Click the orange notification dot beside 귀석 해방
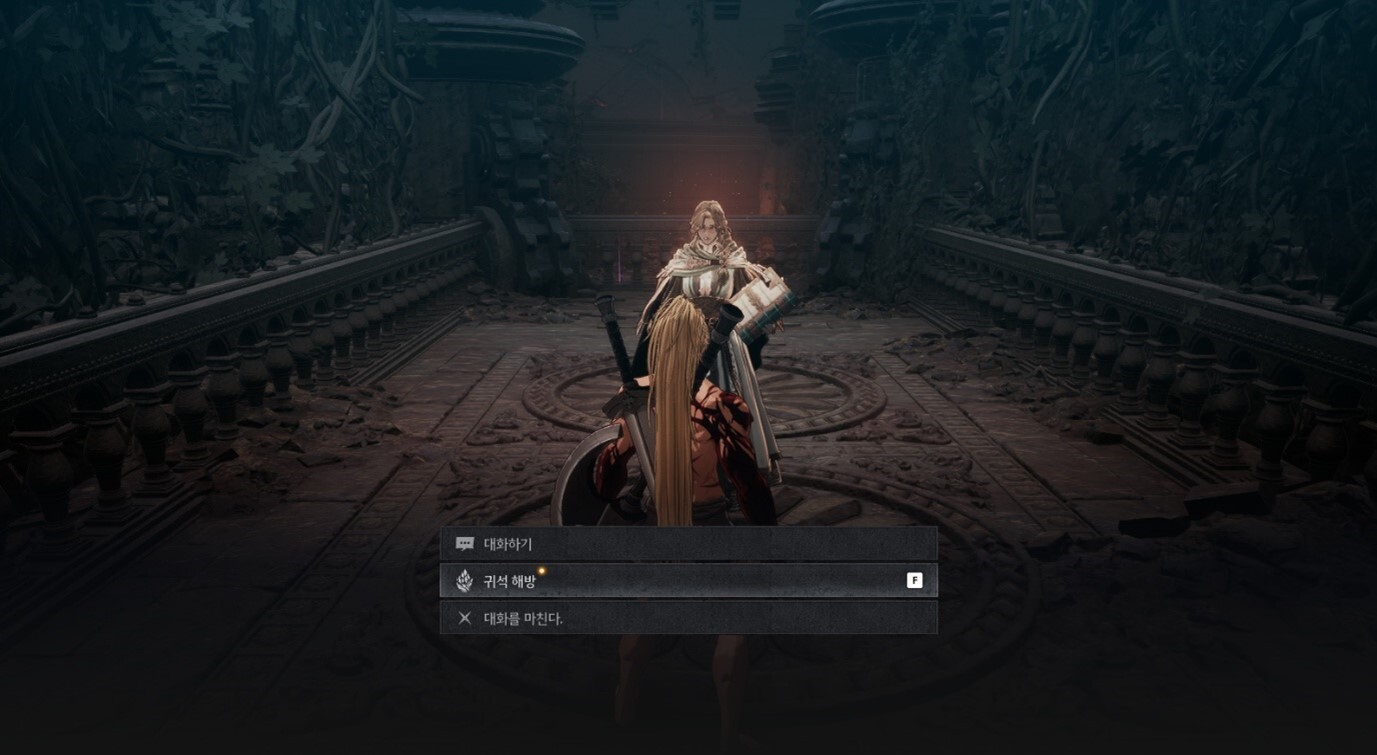Viewport: 1377px width, 755px height. [x=540, y=572]
